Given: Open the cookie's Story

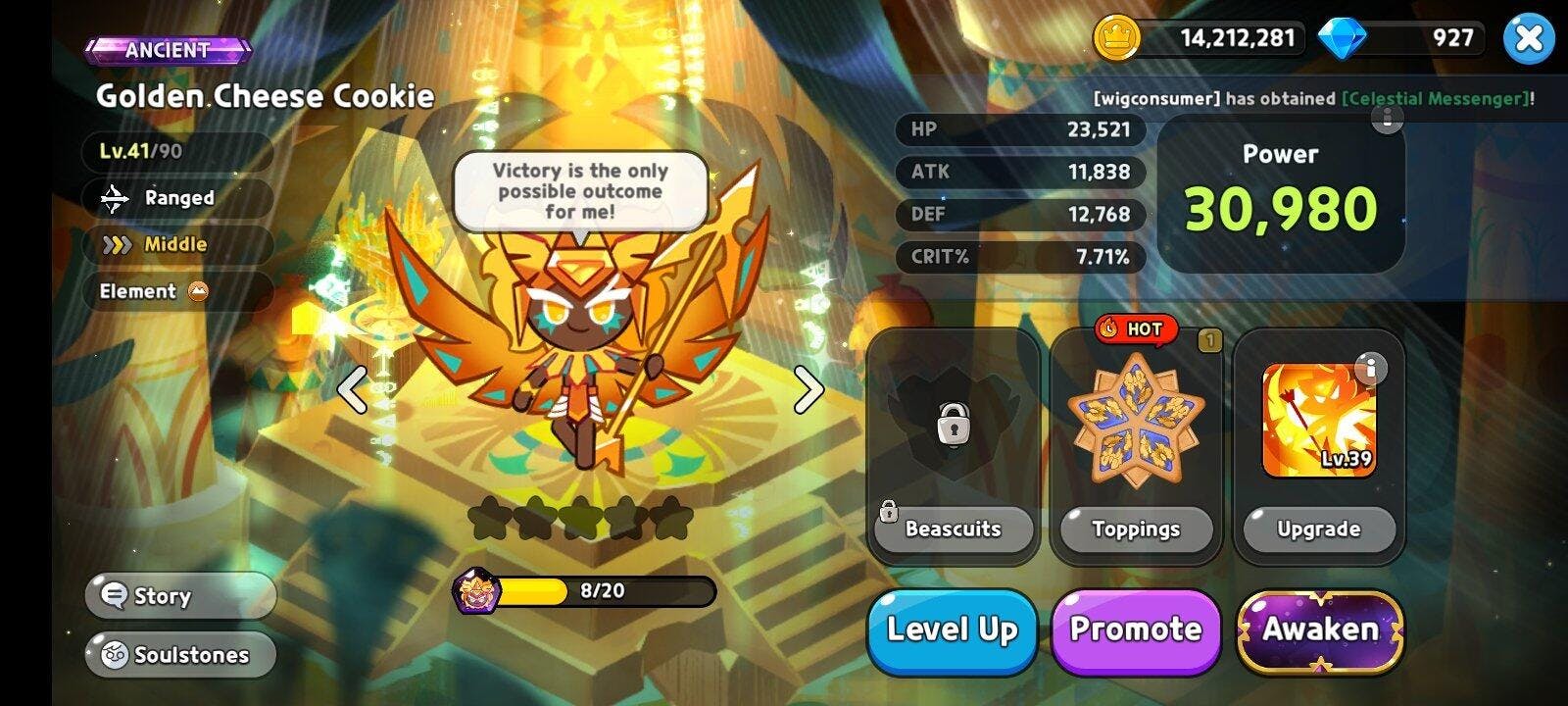Looking at the screenshot, I should (x=180, y=596).
